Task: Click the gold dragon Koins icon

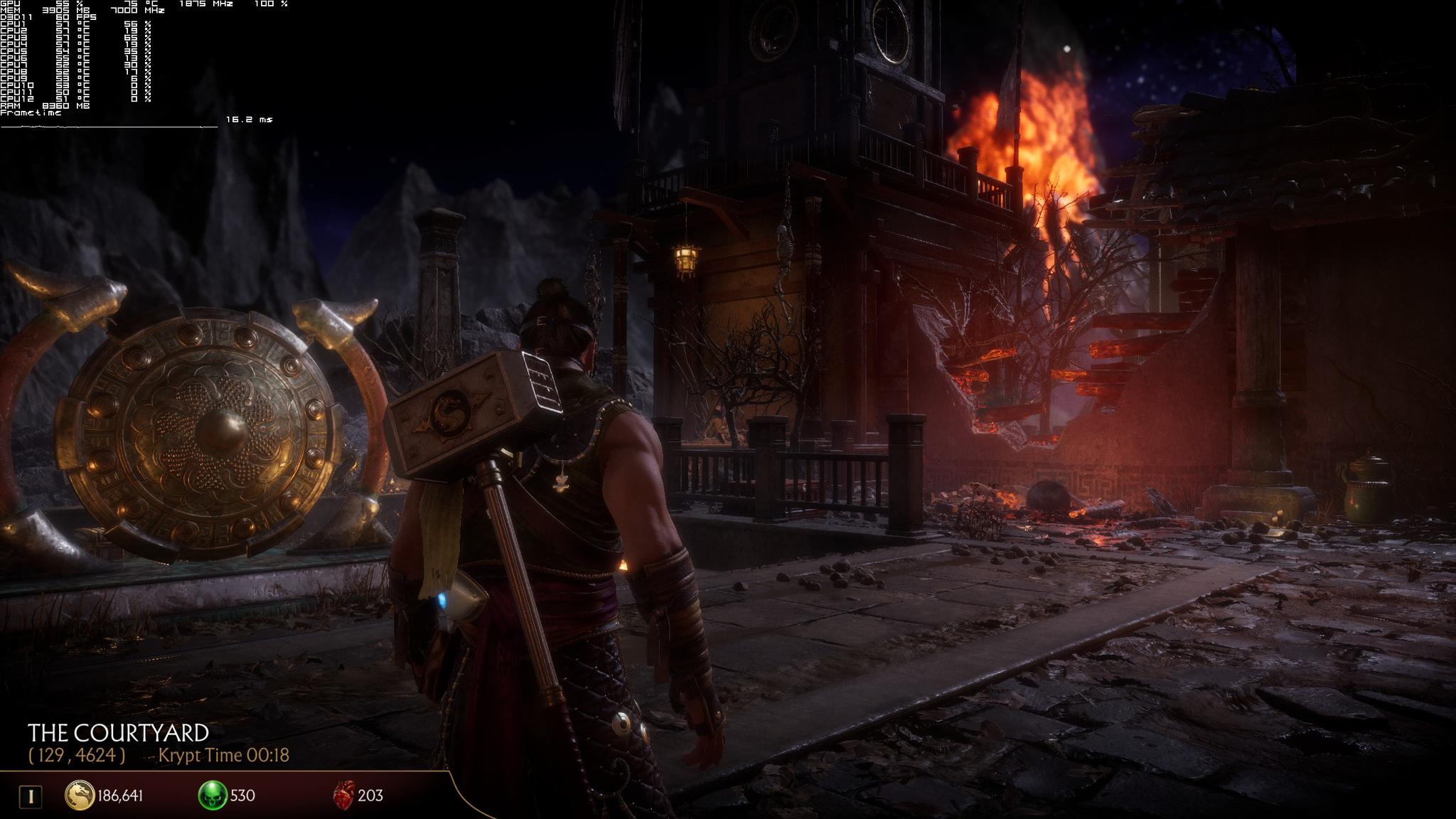Action: coord(80,795)
